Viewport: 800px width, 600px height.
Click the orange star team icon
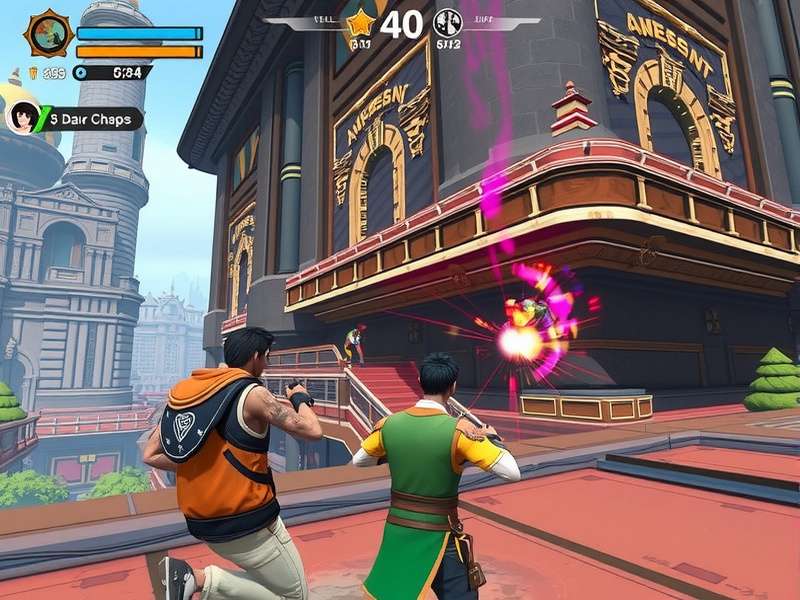[x=359, y=22]
